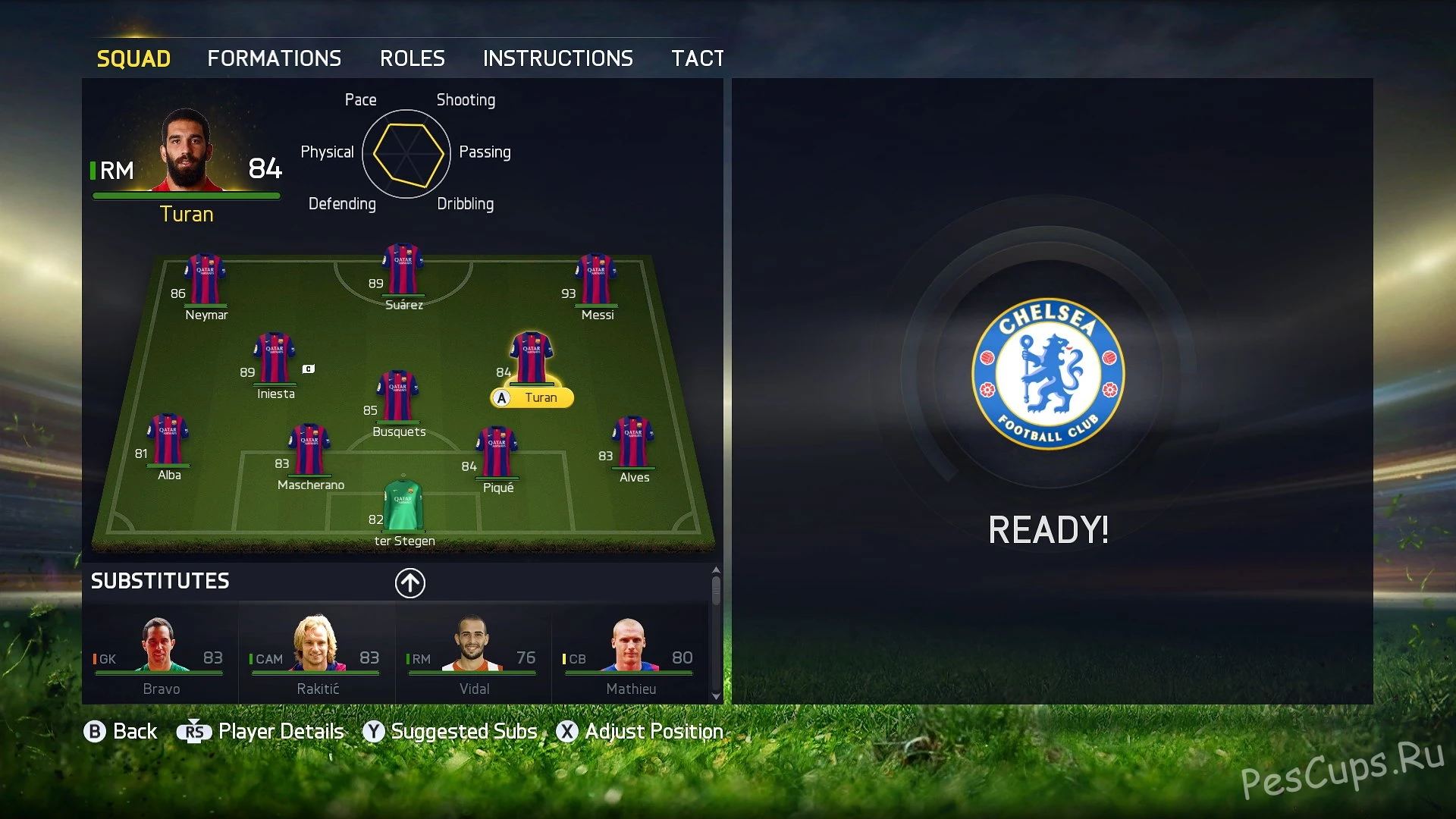The width and height of the screenshot is (1456, 819).
Task: Collapse the substitutes panel with the up arrow
Action: click(410, 582)
